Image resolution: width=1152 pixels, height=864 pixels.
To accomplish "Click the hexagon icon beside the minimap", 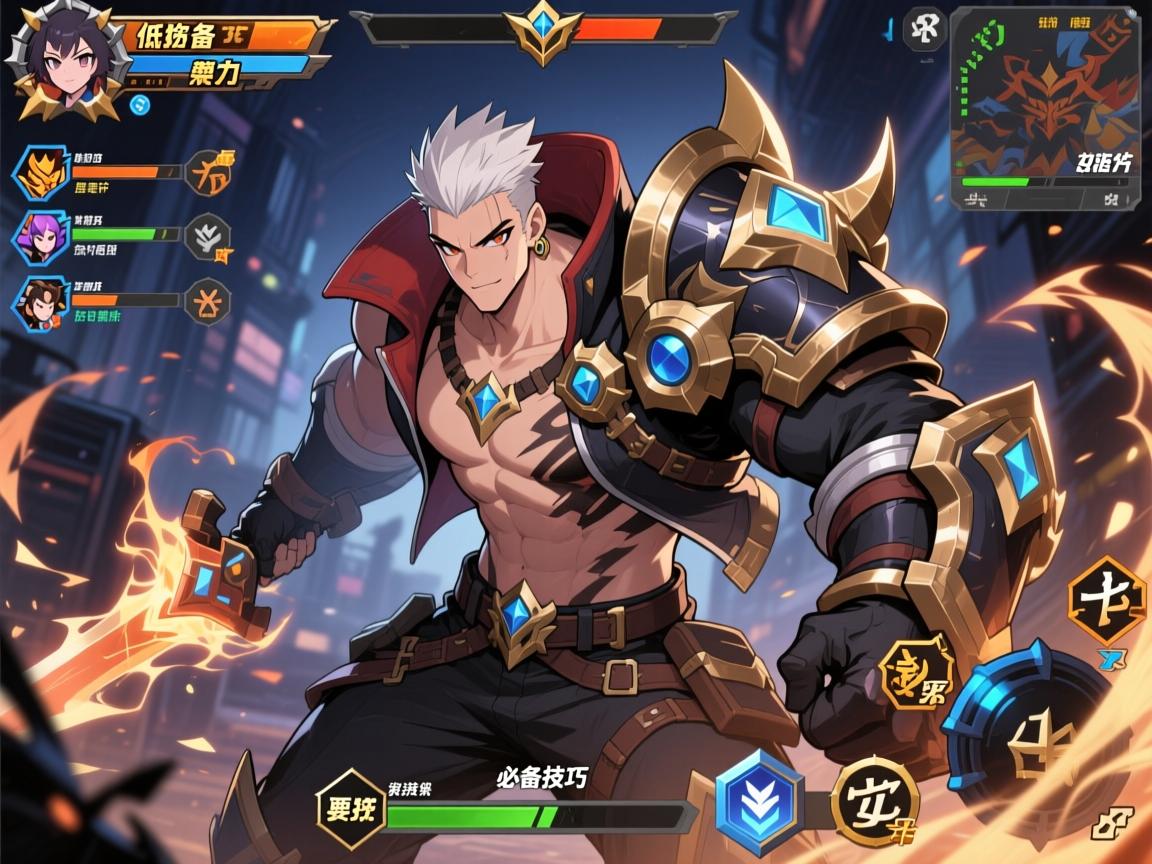I will [924, 29].
